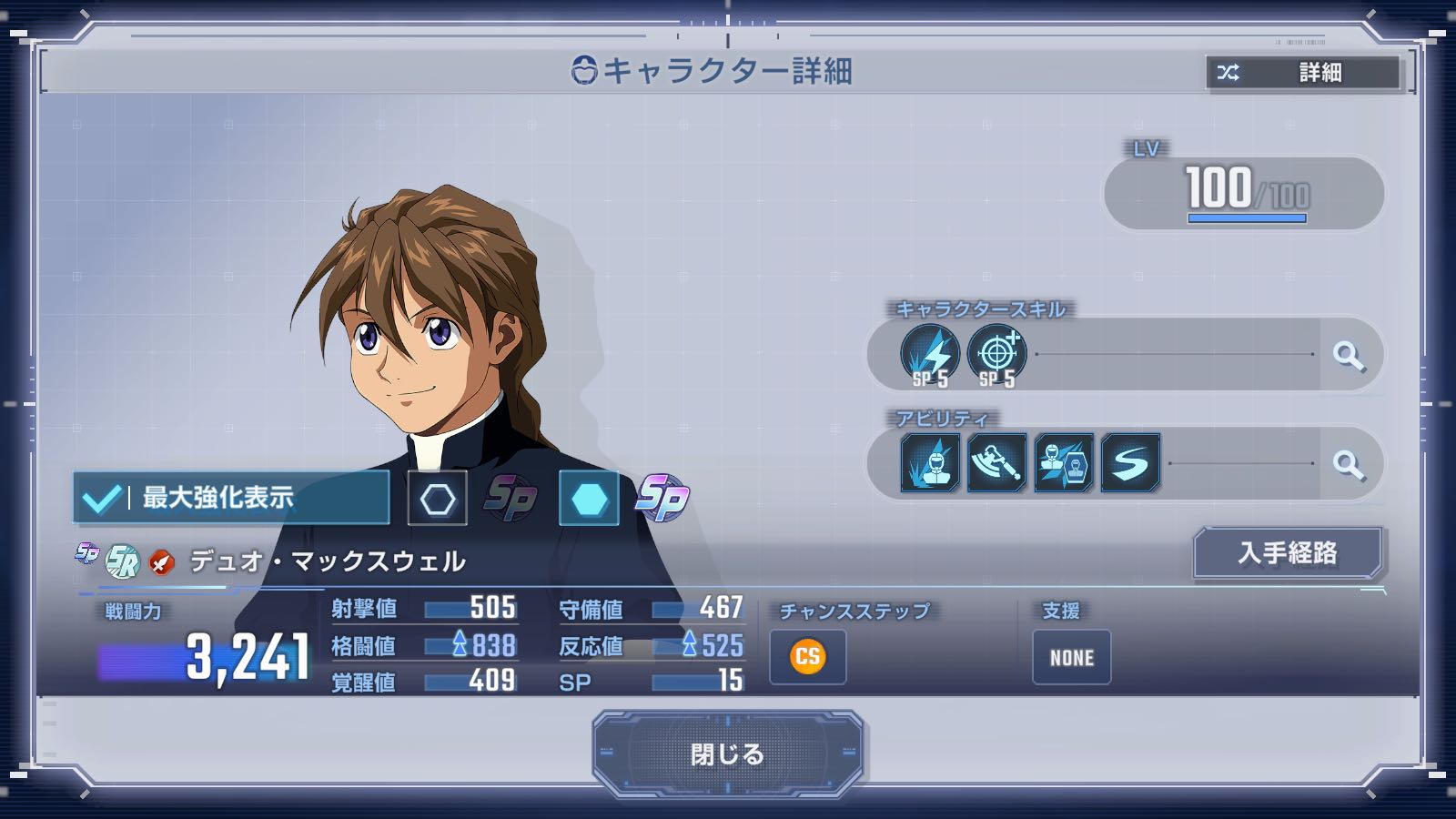Screen dimensions: 1456x819
Task: Select the swoosh slash ability icon
Action: click(x=1130, y=463)
